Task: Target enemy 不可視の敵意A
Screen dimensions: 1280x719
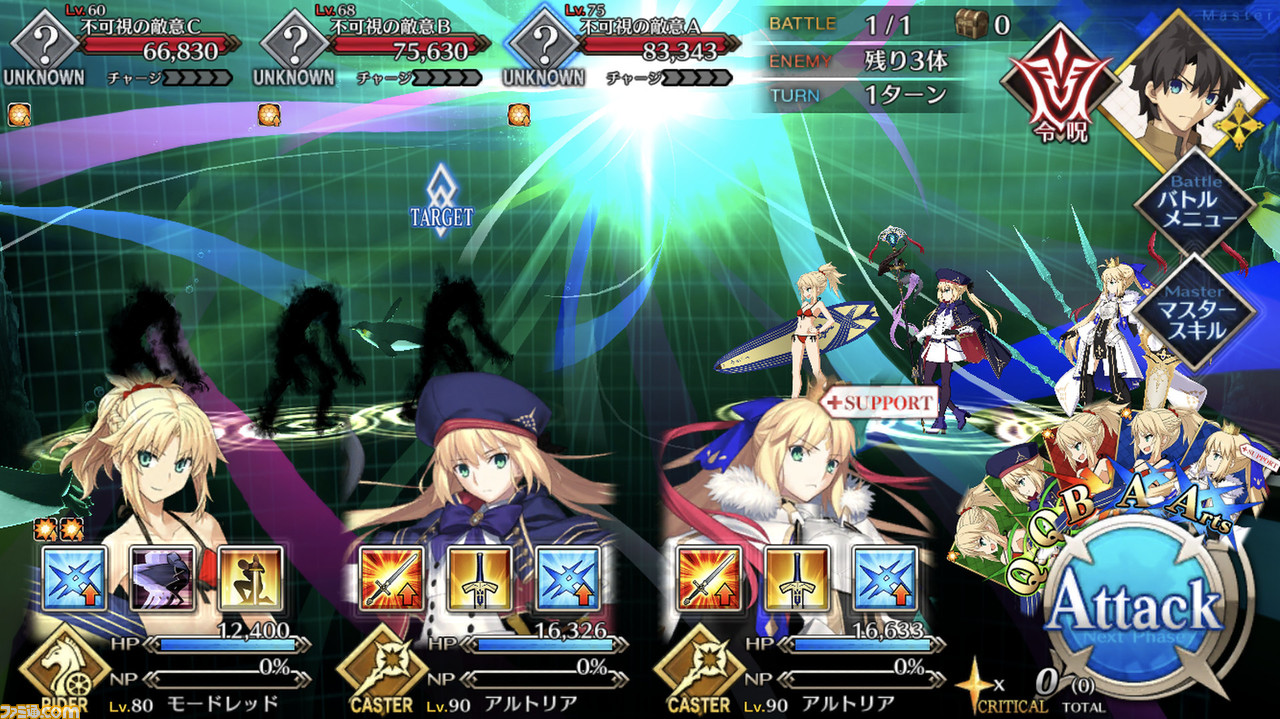Action: point(545,43)
